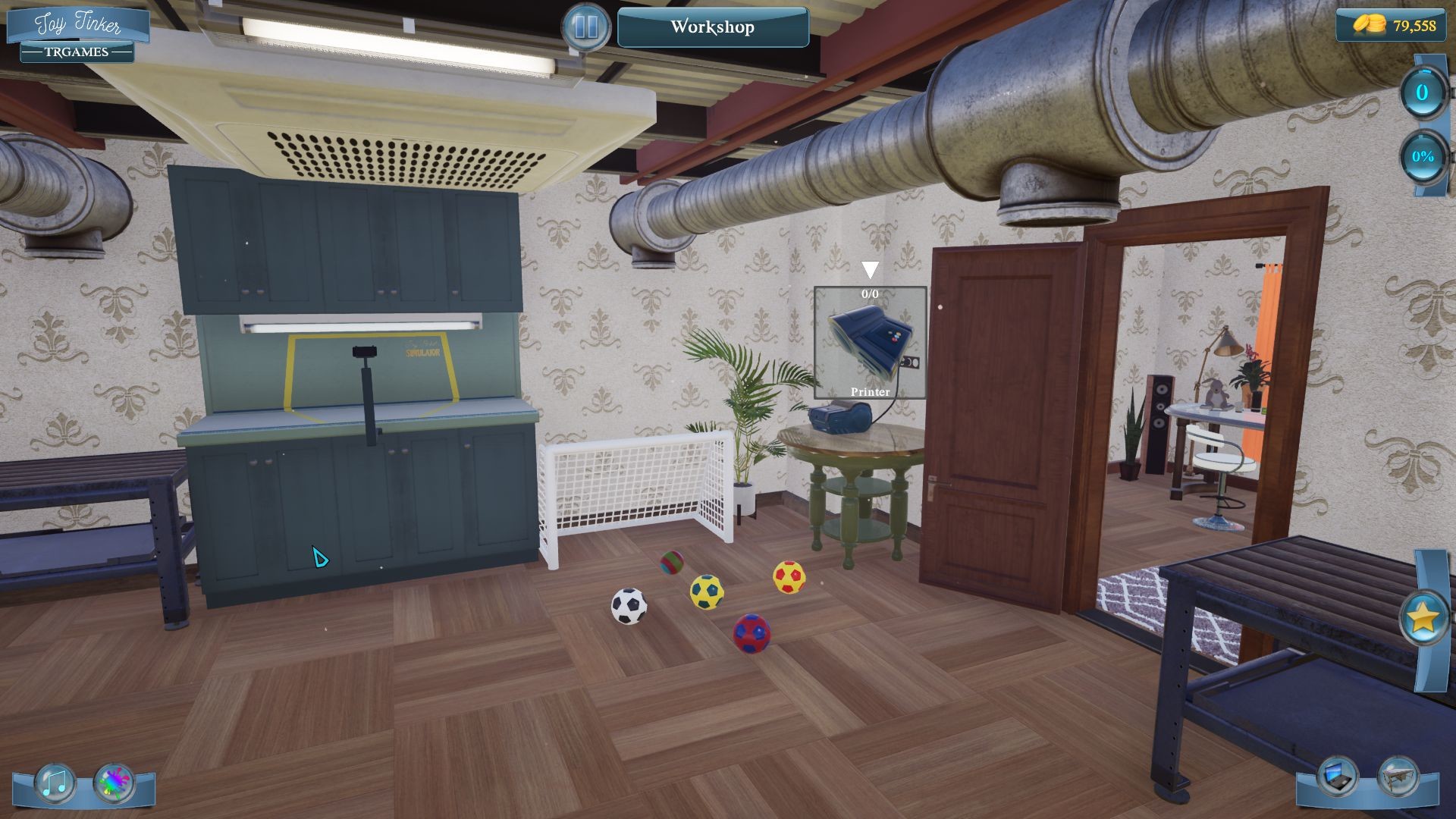Image resolution: width=1456 pixels, height=819 pixels.
Task: Open the Printer label panel
Action: pyautogui.click(x=869, y=392)
